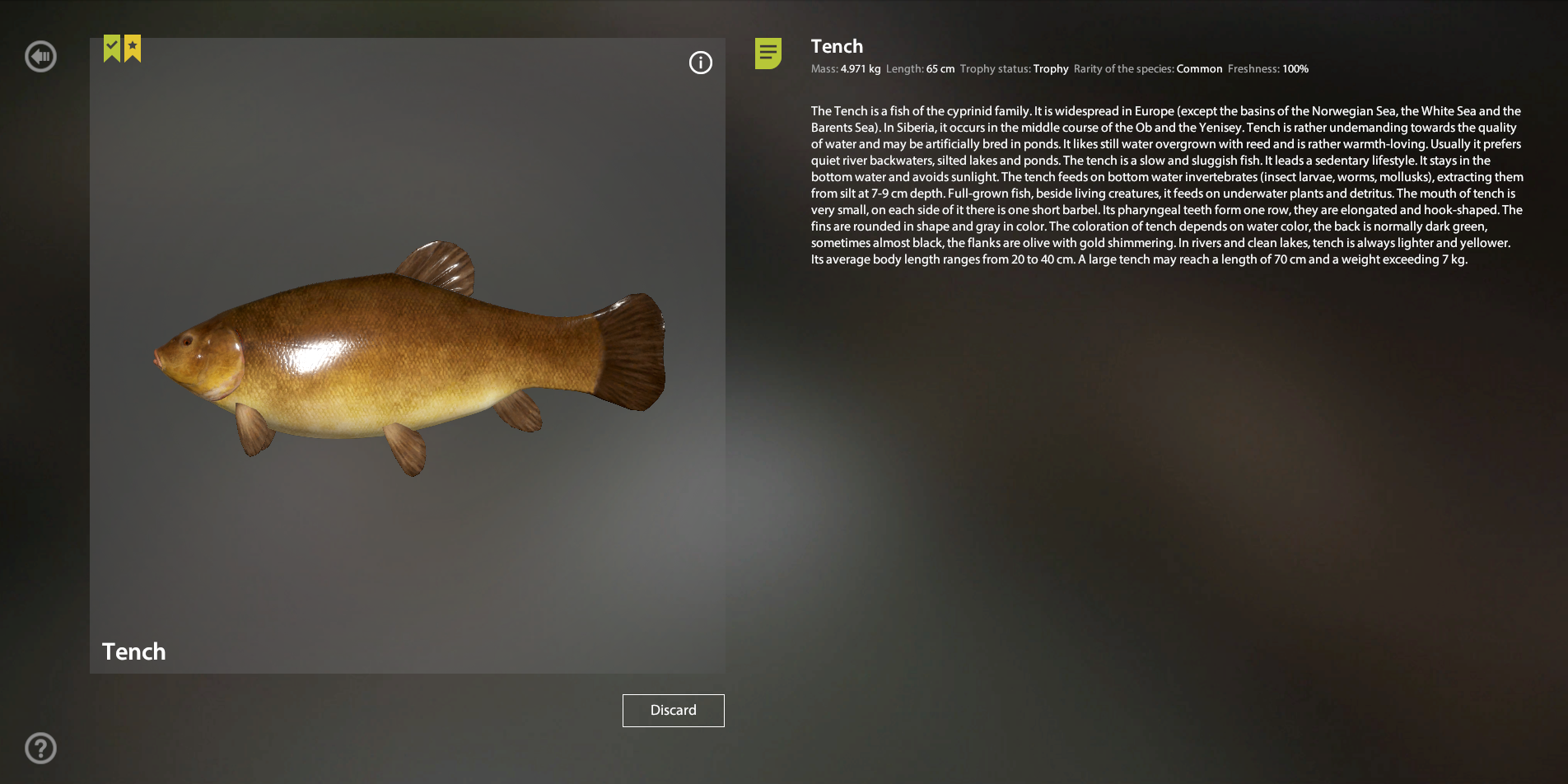Show fish info with the circled i
This screenshot has height=784, width=1568.
700,63
